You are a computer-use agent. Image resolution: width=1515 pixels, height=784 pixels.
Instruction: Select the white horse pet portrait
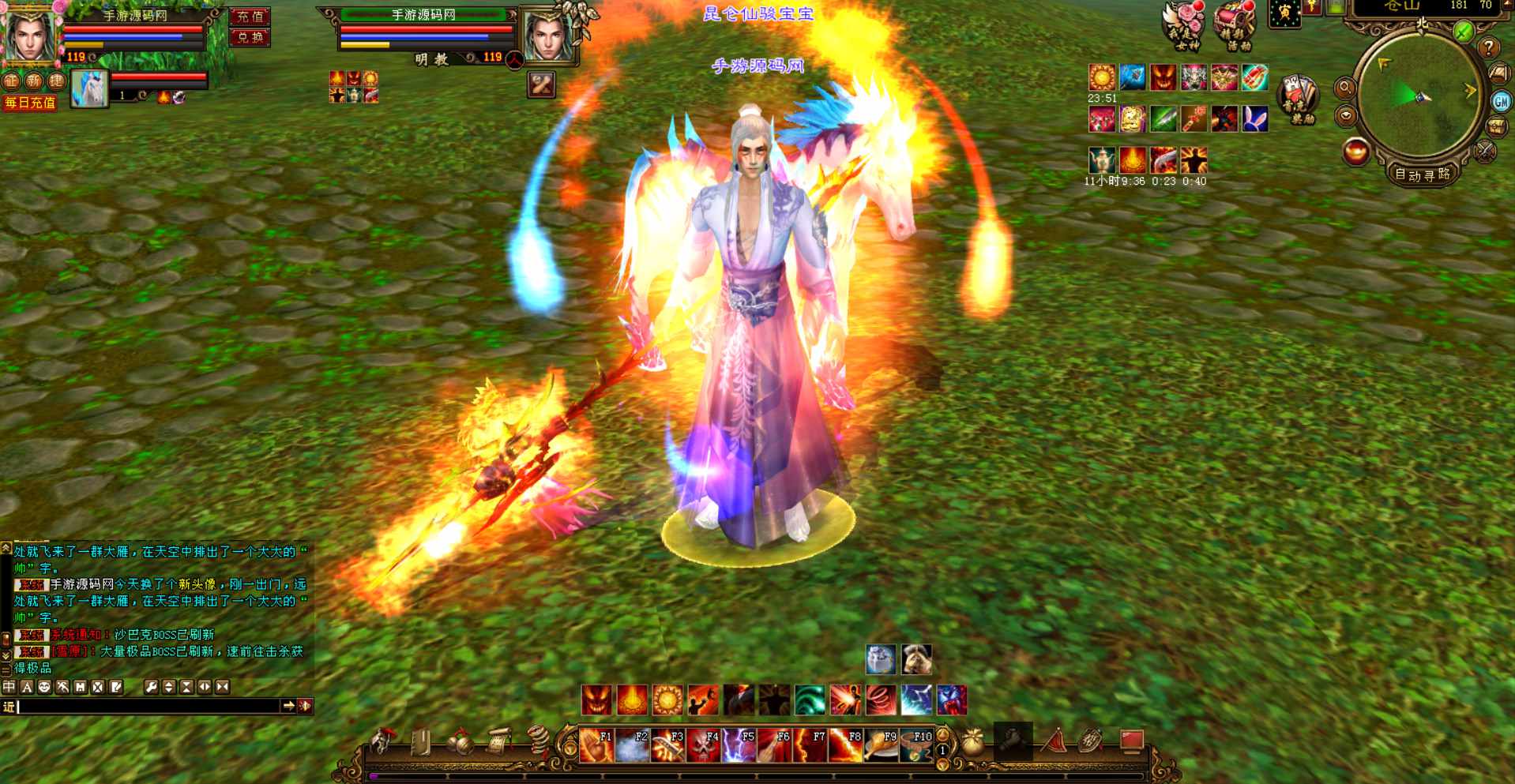[89, 89]
